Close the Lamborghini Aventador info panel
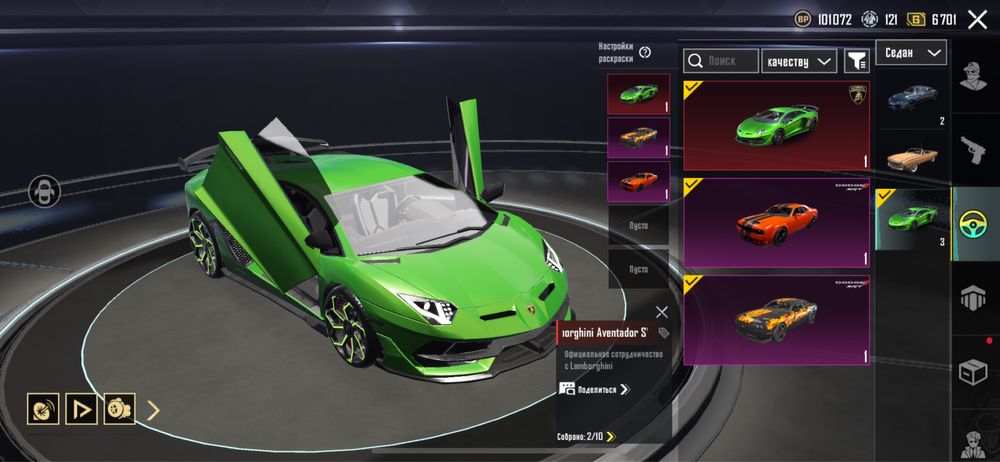This screenshot has height=462, width=1000. [661, 312]
